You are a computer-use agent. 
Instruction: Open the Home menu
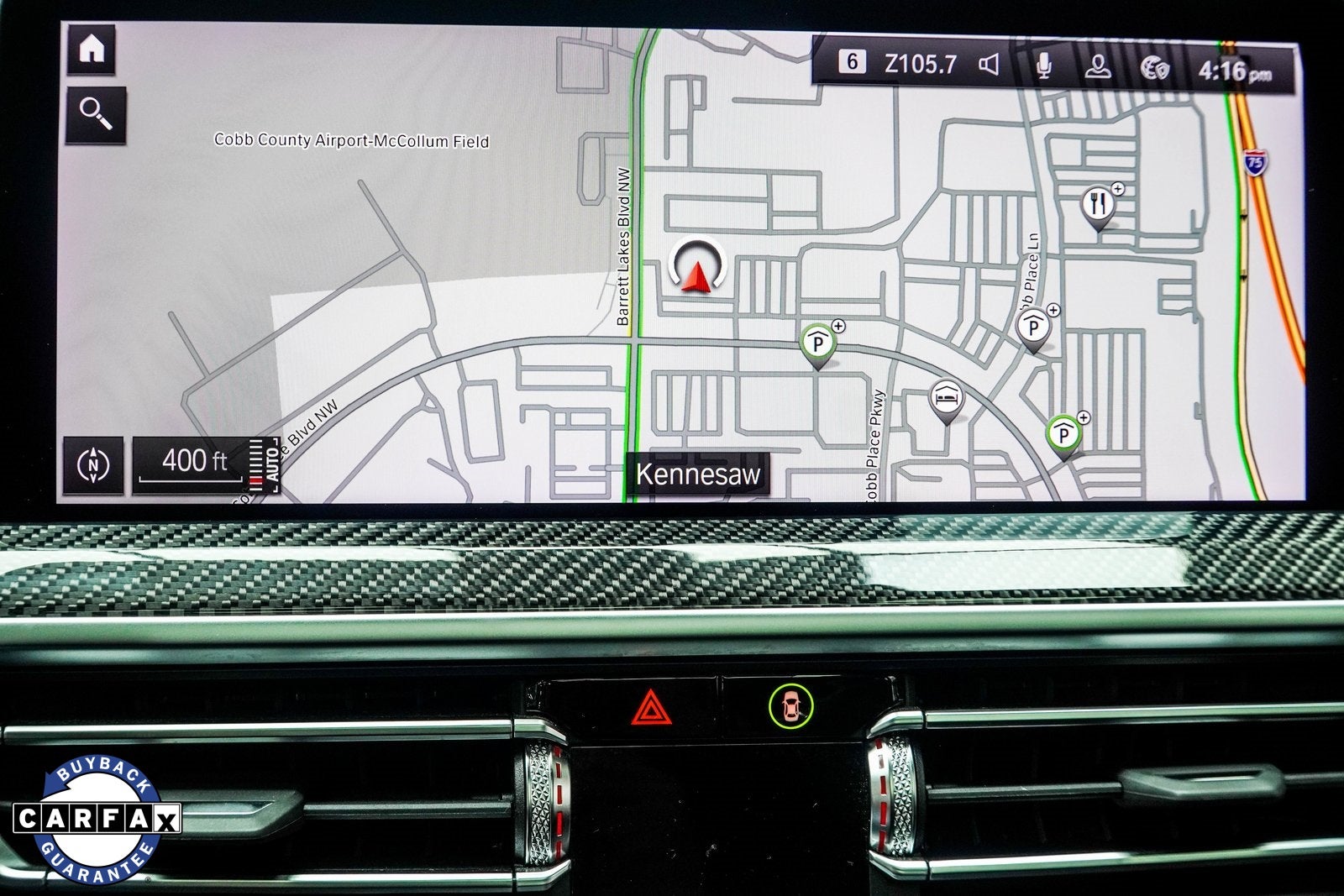[x=91, y=50]
